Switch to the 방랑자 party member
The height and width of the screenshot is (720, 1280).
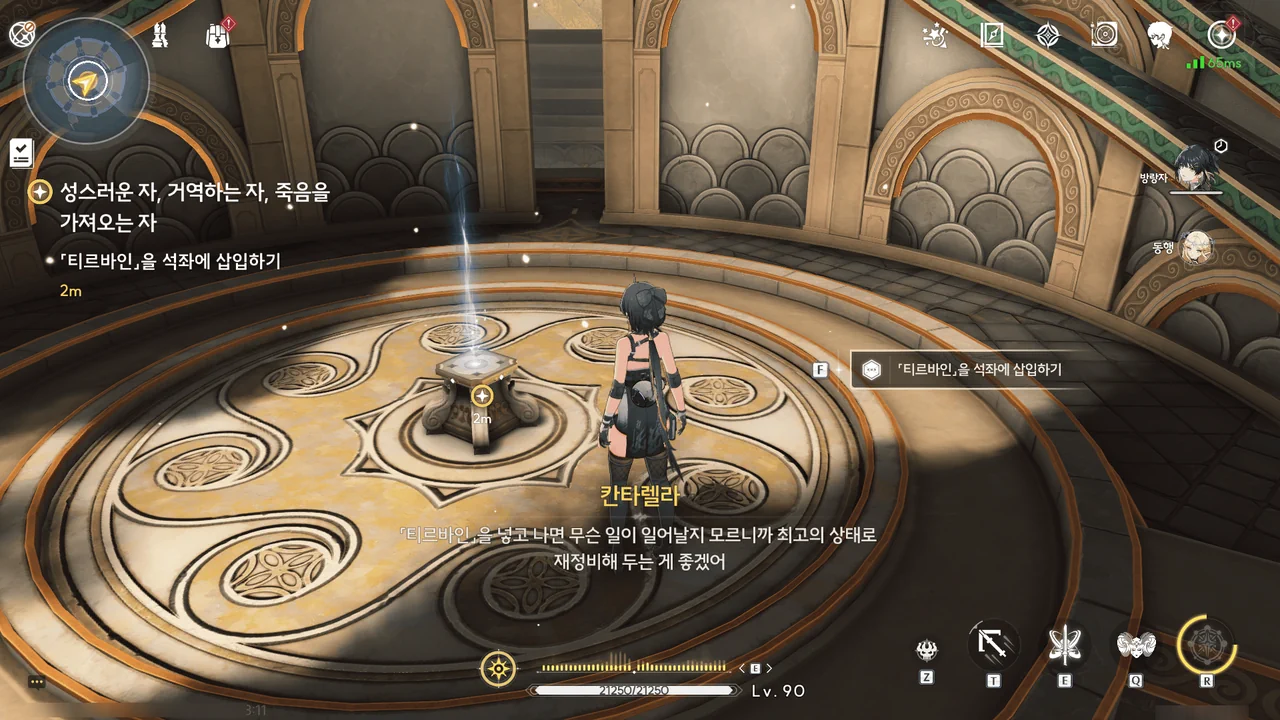coord(1195,166)
